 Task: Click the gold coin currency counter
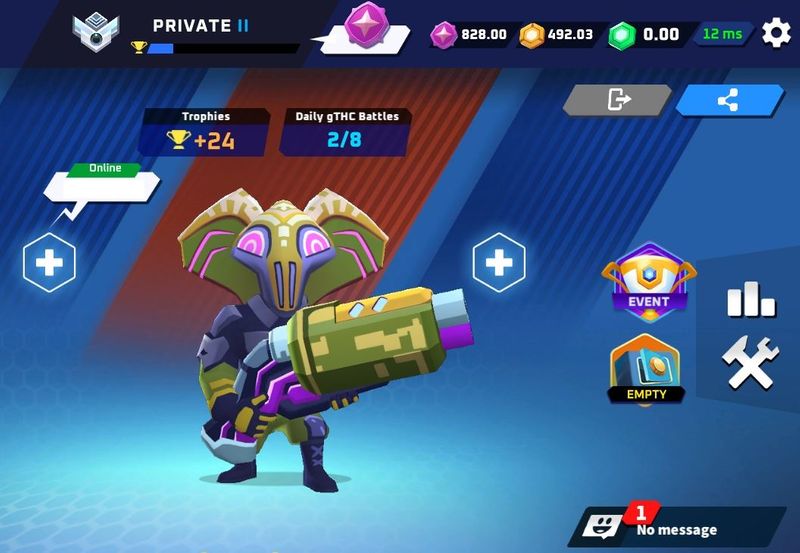tap(557, 35)
